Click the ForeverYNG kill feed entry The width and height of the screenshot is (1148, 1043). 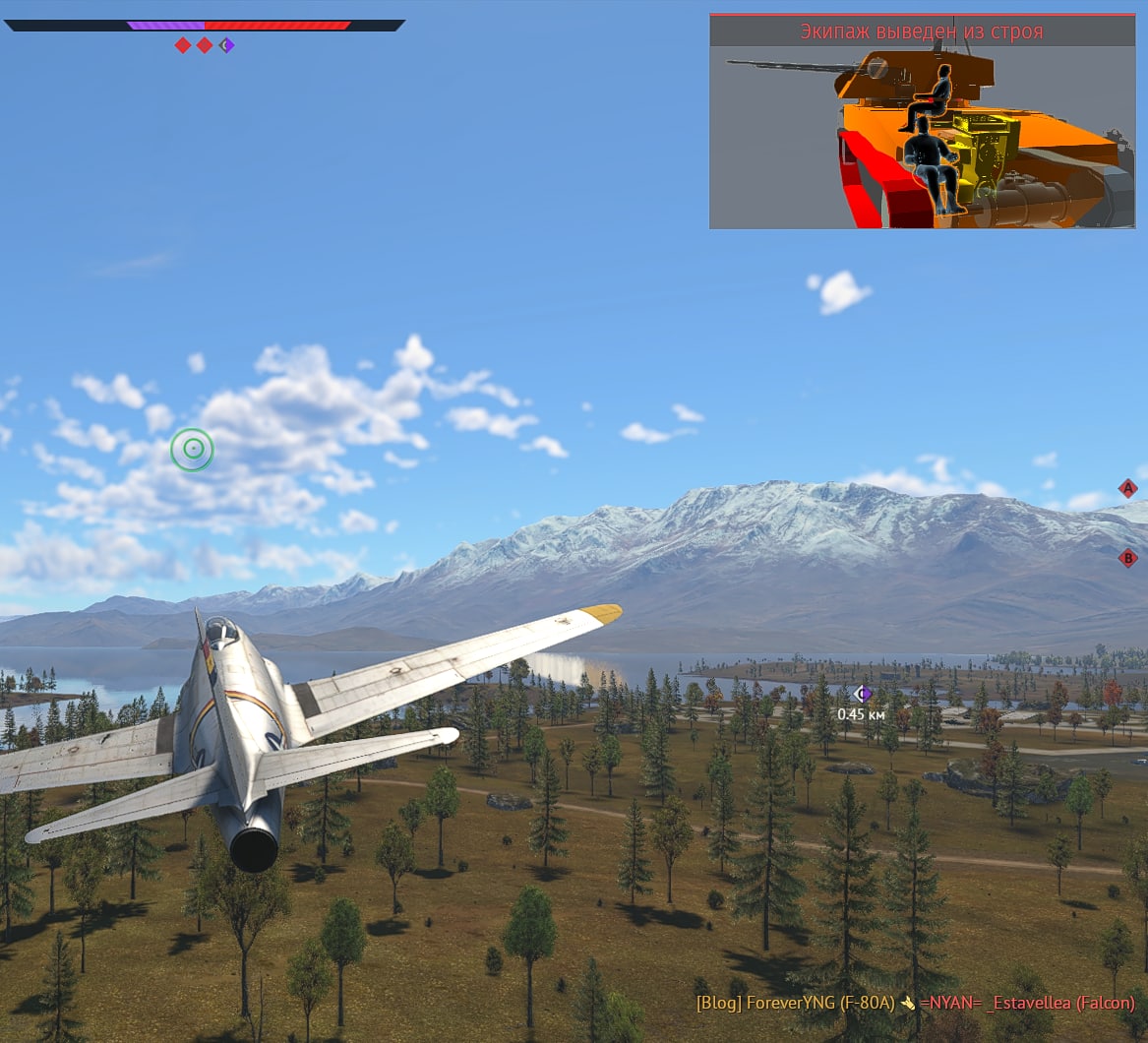click(915, 1004)
